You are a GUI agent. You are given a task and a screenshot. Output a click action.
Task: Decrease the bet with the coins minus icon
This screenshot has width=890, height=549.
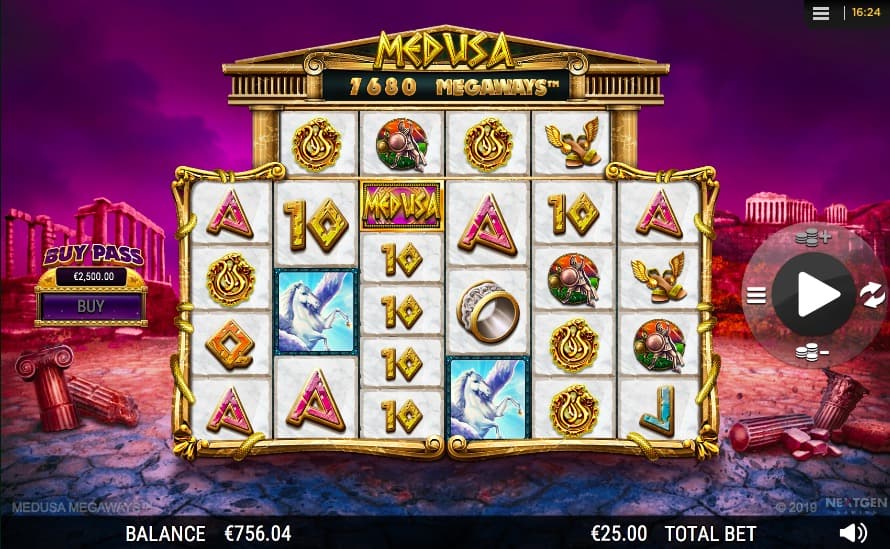pyautogui.click(x=812, y=351)
